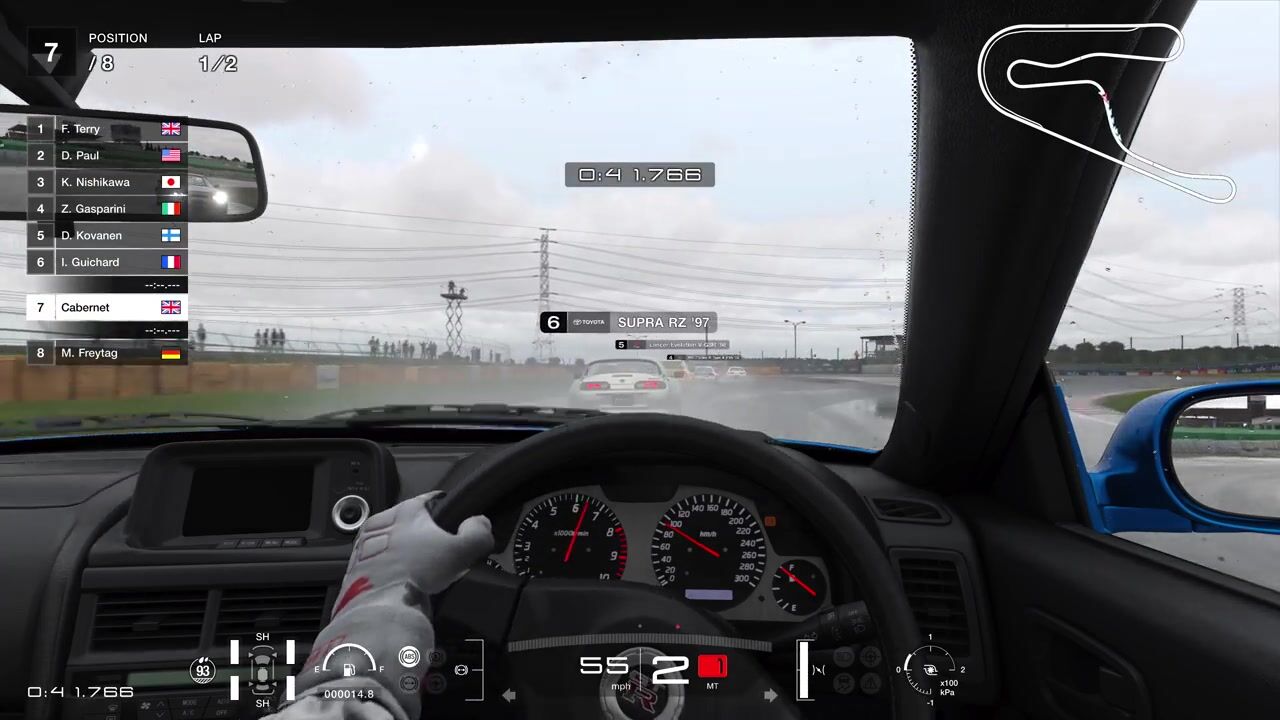This screenshot has height=720, width=1280.
Task: Highlight the Cabernet player row
Action: coord(106,308)
